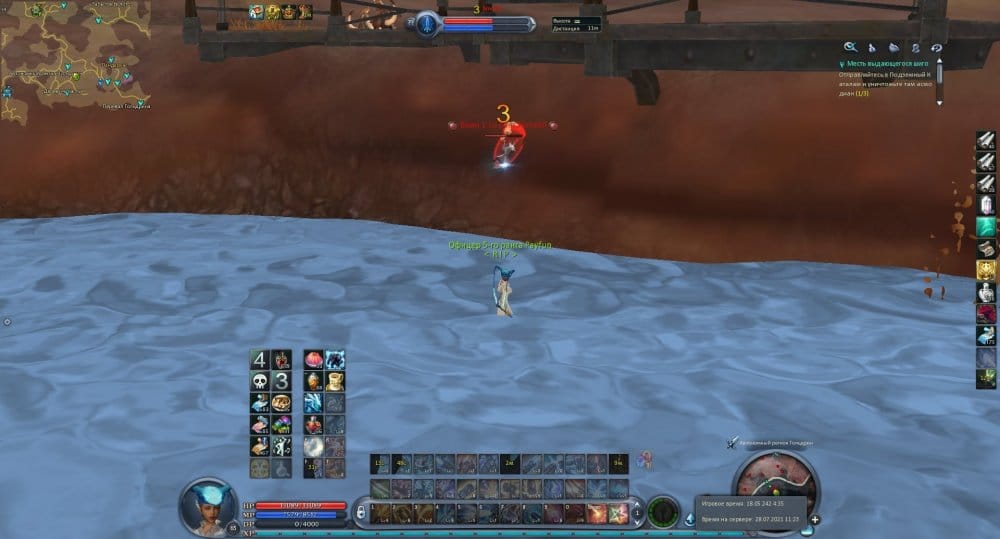Image resolution: width=1000 pixels, height=539 pixels.
Task: Use the fiery explosion skill on the hotbar
Action: pos(597,513)
